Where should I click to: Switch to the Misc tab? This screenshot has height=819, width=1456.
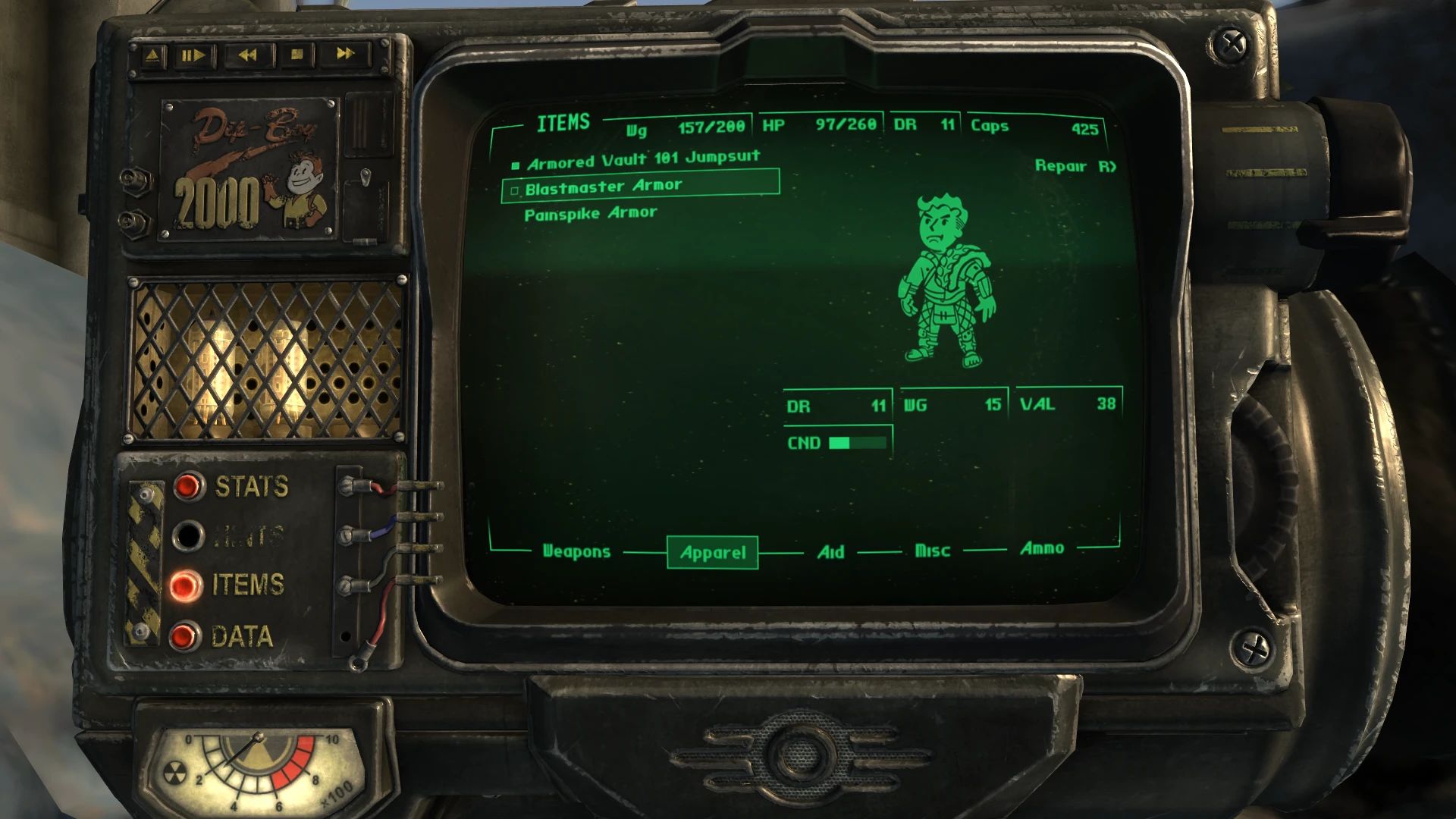932,551
